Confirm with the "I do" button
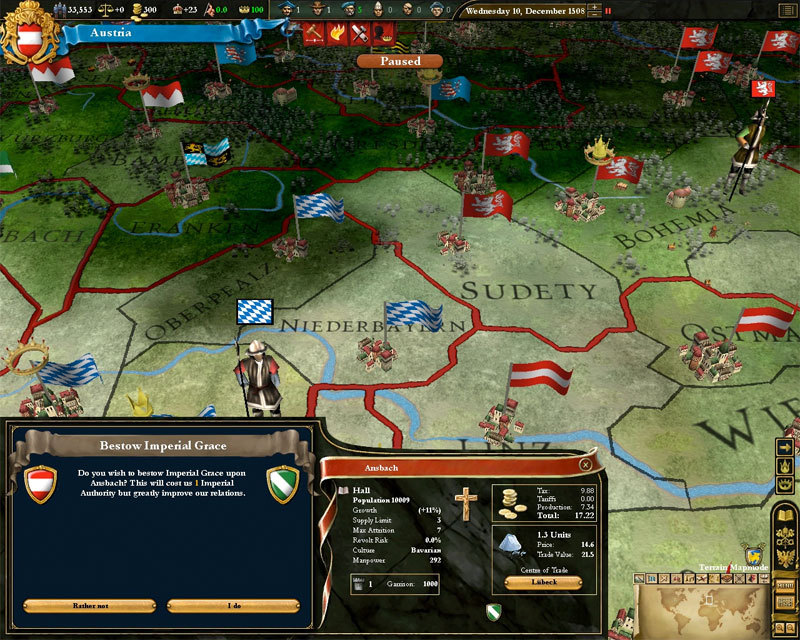Viewport: 800px width, 640px height. coord(233,606)
